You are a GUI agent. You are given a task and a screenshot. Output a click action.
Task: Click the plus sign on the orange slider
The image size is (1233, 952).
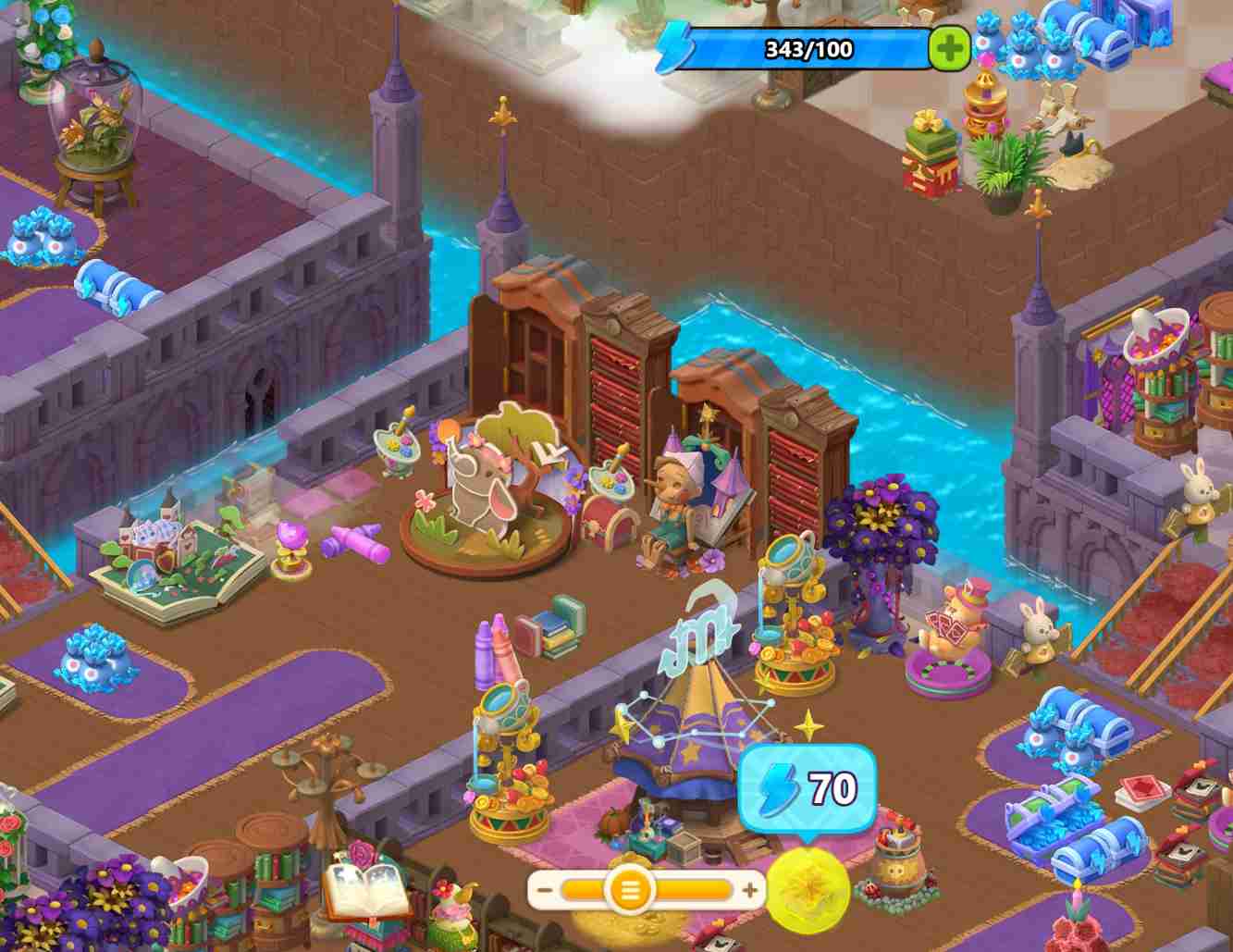tap(750, 891)
